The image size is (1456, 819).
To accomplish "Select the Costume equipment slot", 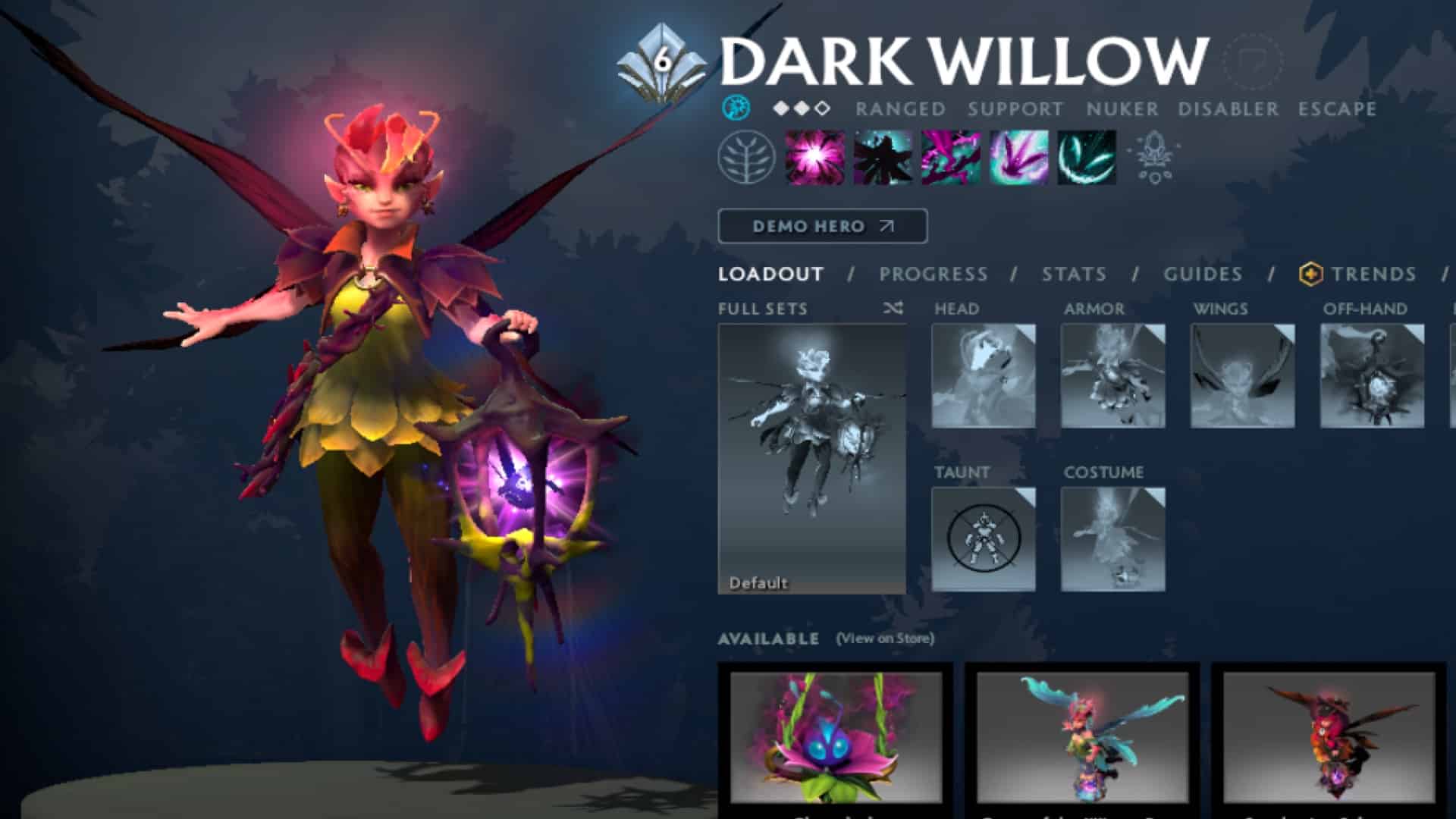I will tap(1112, 538).
